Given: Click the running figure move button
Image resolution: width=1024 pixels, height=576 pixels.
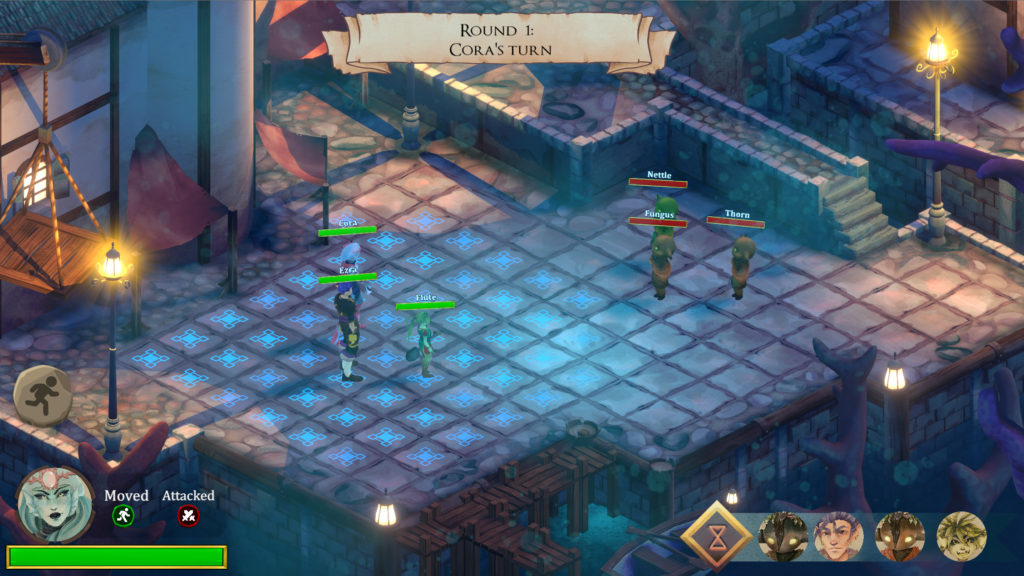Looking at the screenshot, I should coord(44,397).
